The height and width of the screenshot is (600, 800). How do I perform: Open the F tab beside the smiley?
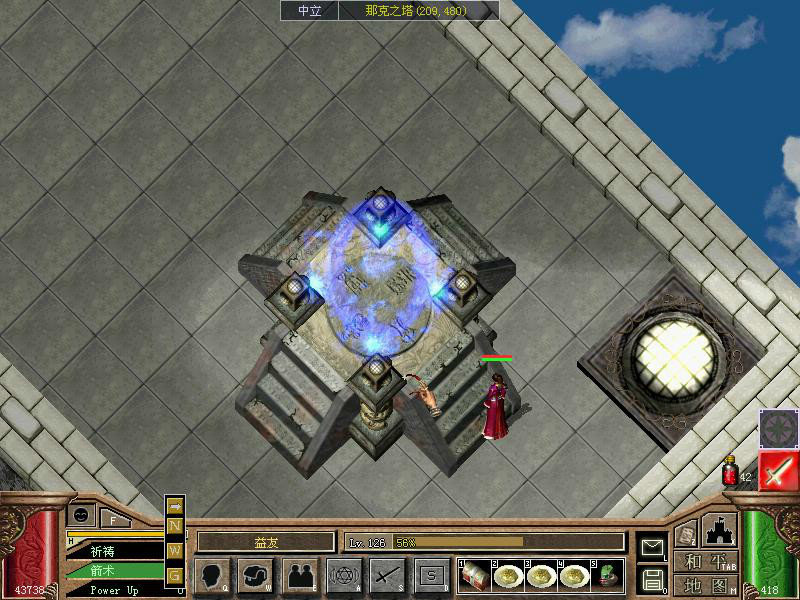[113, 518]
